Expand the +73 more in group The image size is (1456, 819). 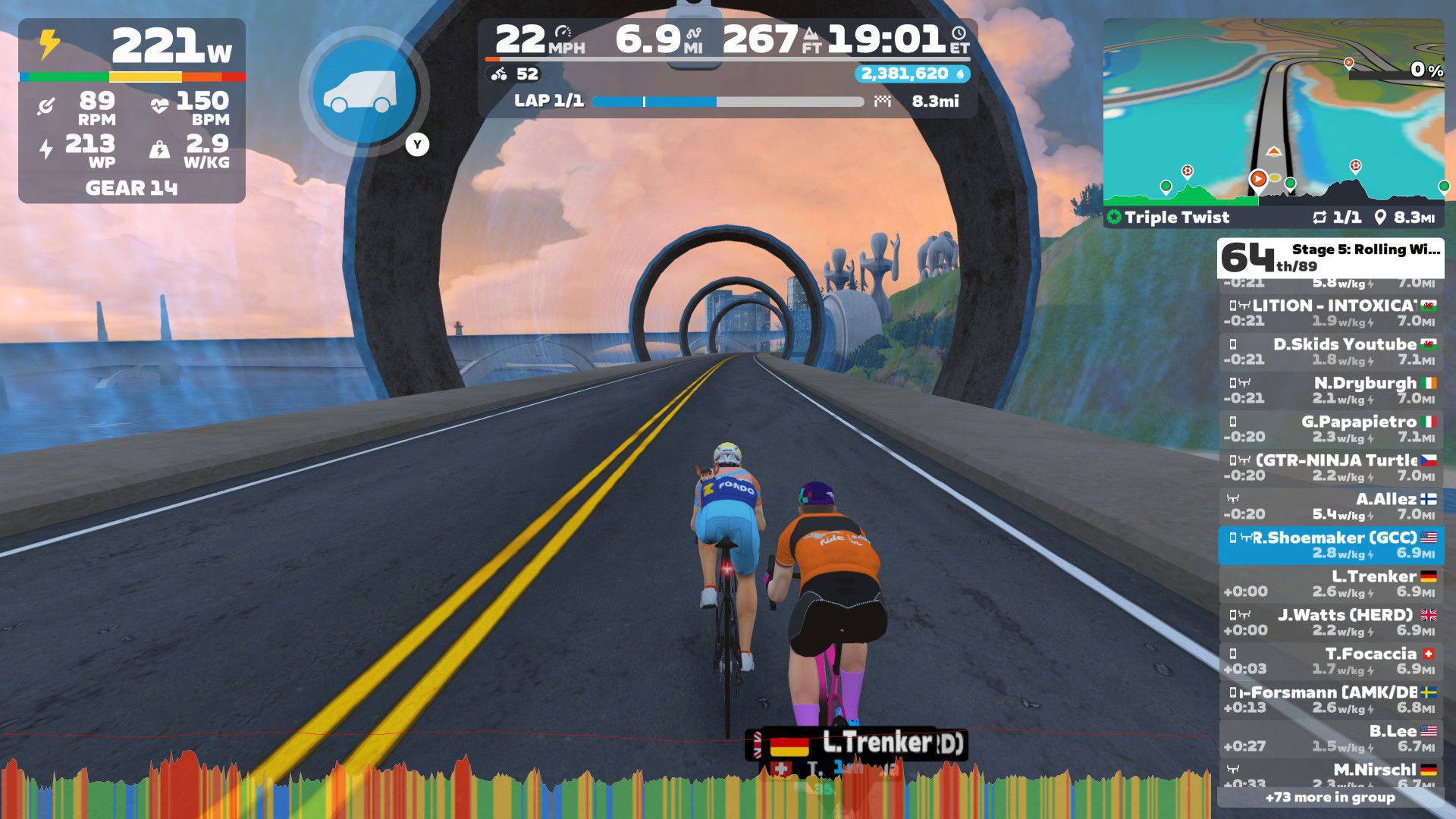pos(1330,797)
